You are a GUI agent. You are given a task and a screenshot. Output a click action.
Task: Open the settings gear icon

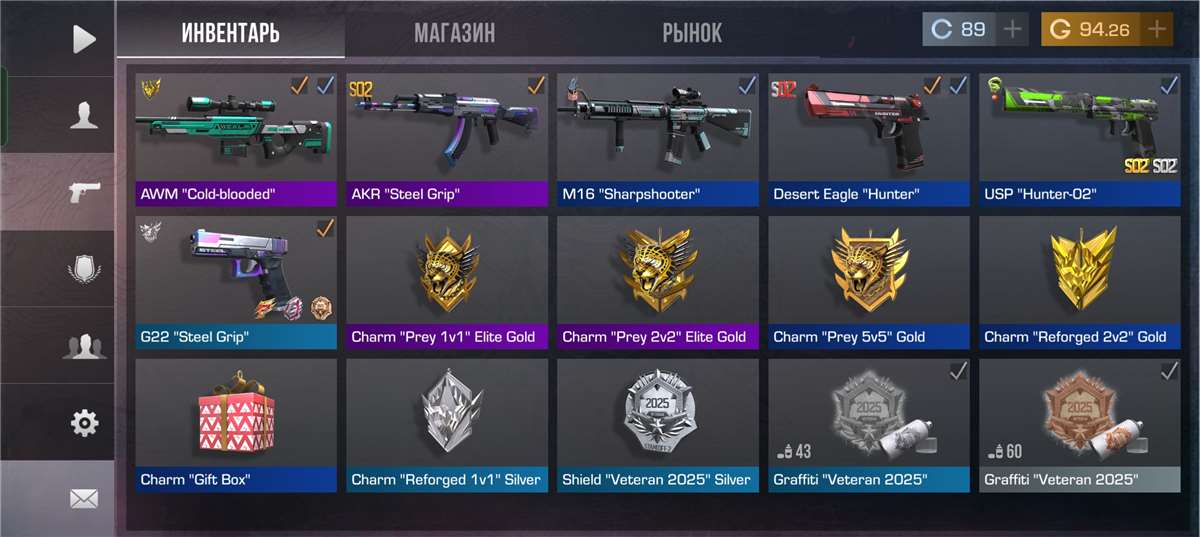(84, 423)
